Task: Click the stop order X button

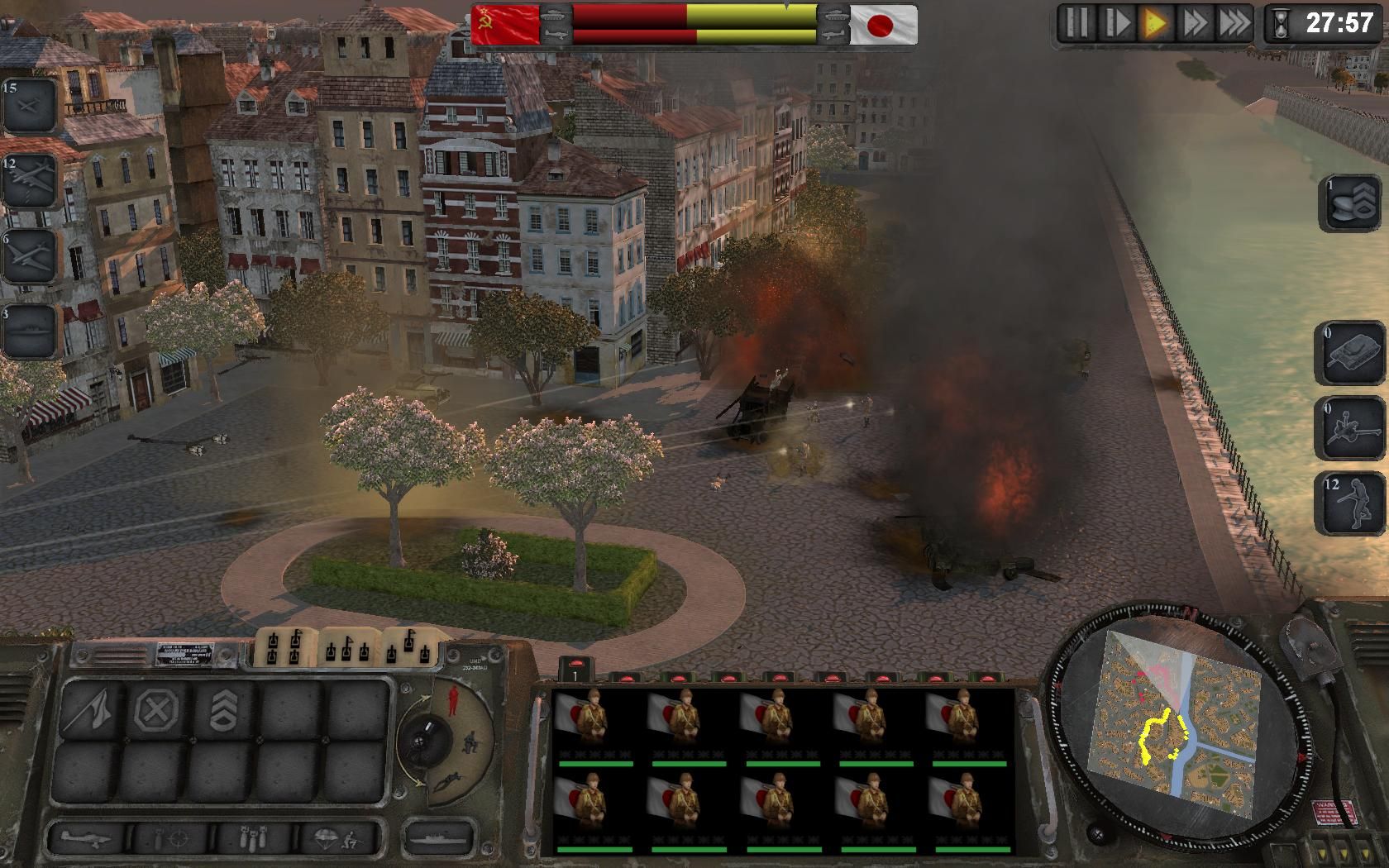Action: point(157,708)
